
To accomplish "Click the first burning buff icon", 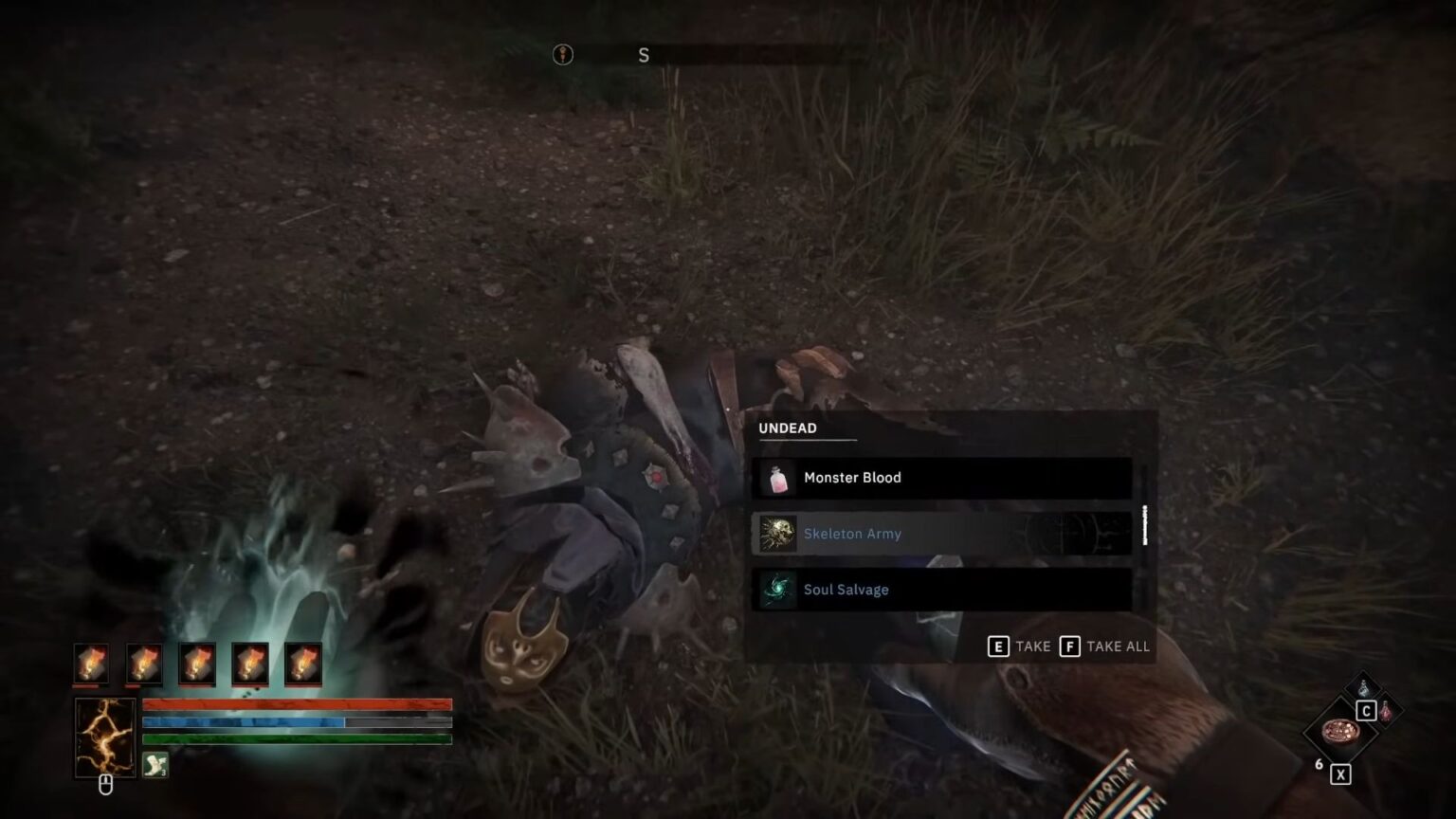I will coord(91,664).
